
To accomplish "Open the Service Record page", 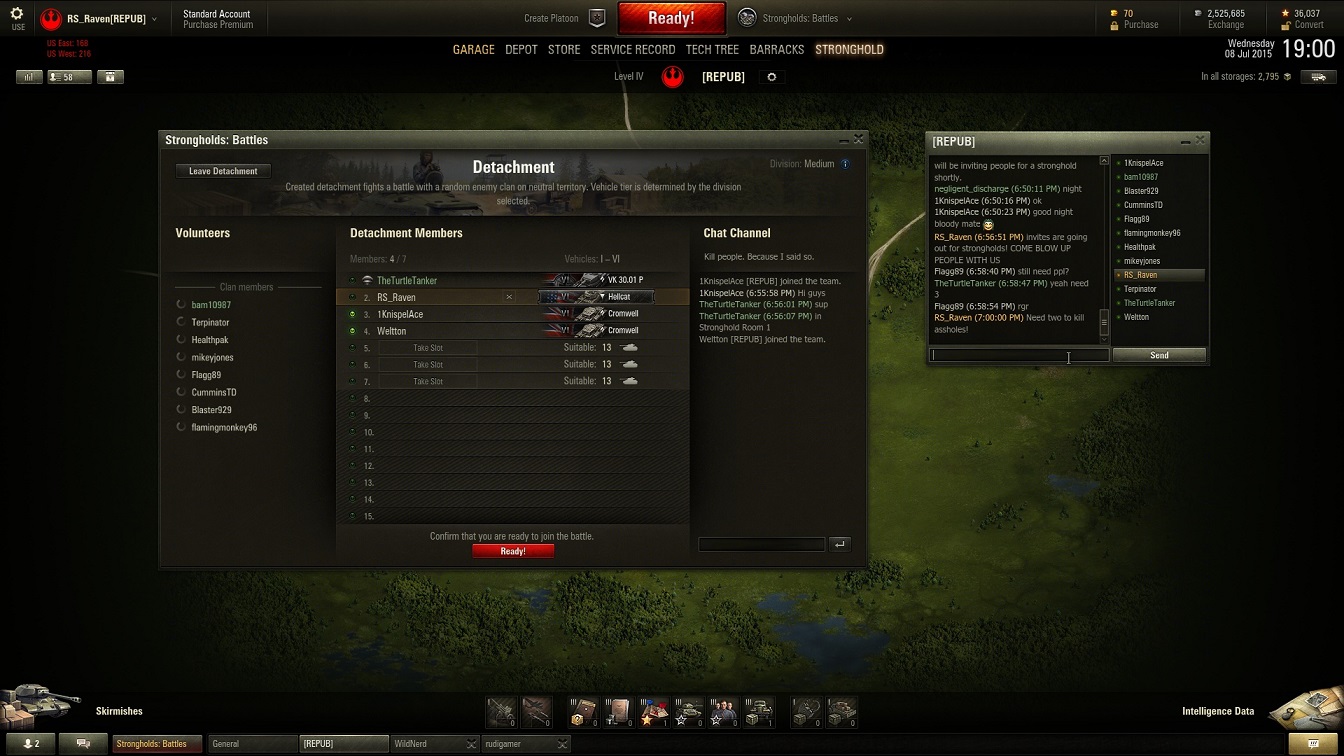I will [x=632, y=49].
